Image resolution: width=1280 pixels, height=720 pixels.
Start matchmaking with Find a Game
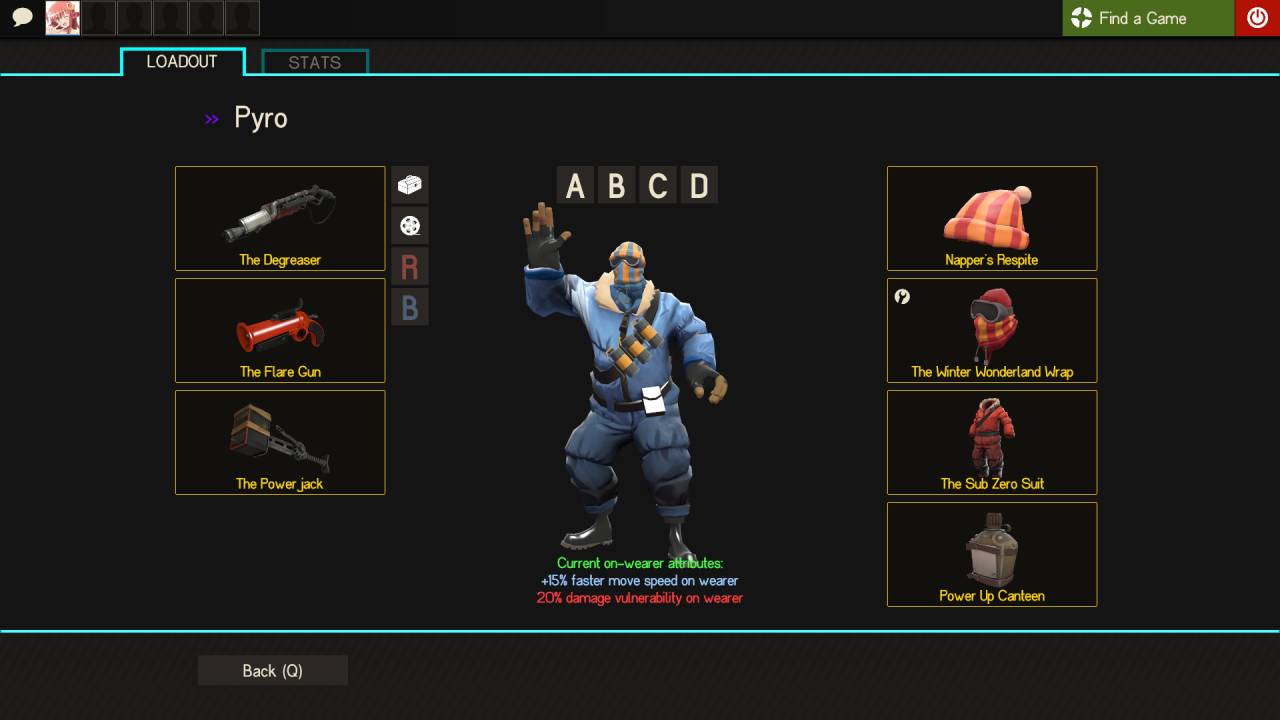pyautogui.click(x=1148, y=18)
